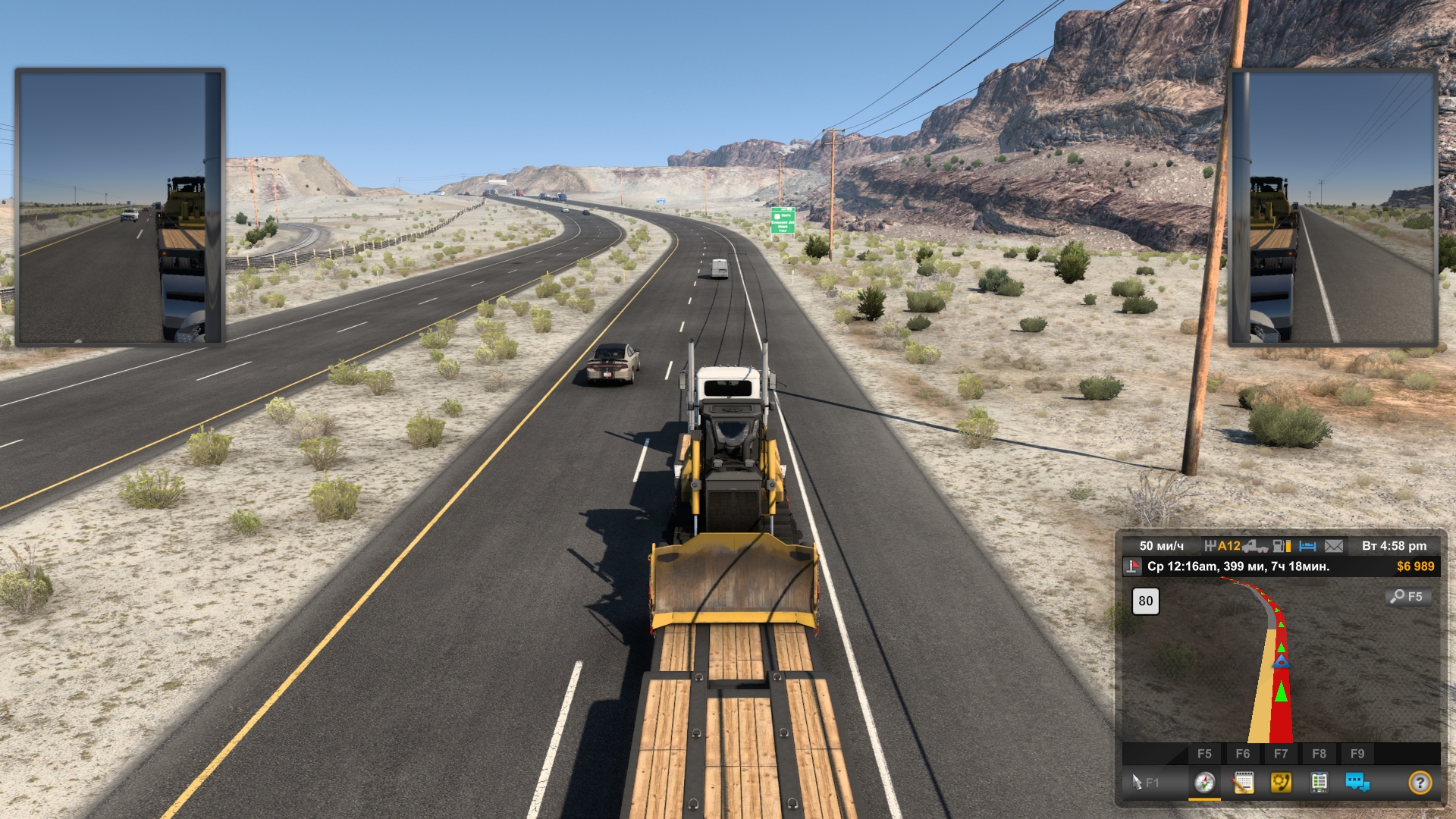Click the yellow question mark help button
Screen dimensions: 1456x819
pos(1420,782)
